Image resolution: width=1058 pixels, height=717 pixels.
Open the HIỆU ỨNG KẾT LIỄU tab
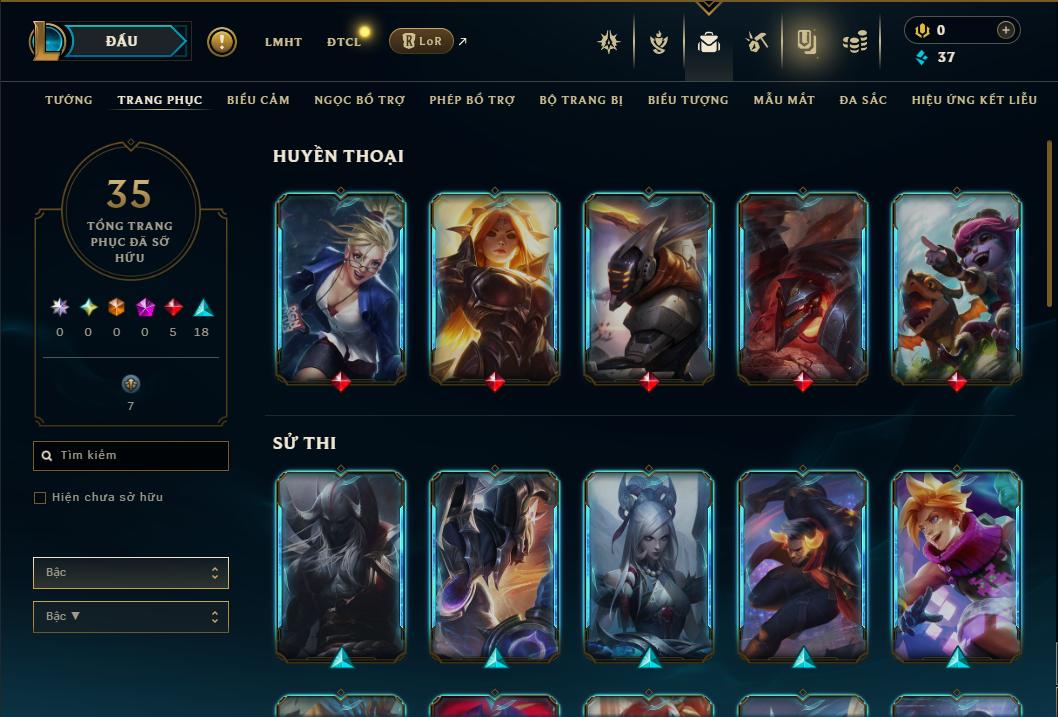[x=974, y=100]
